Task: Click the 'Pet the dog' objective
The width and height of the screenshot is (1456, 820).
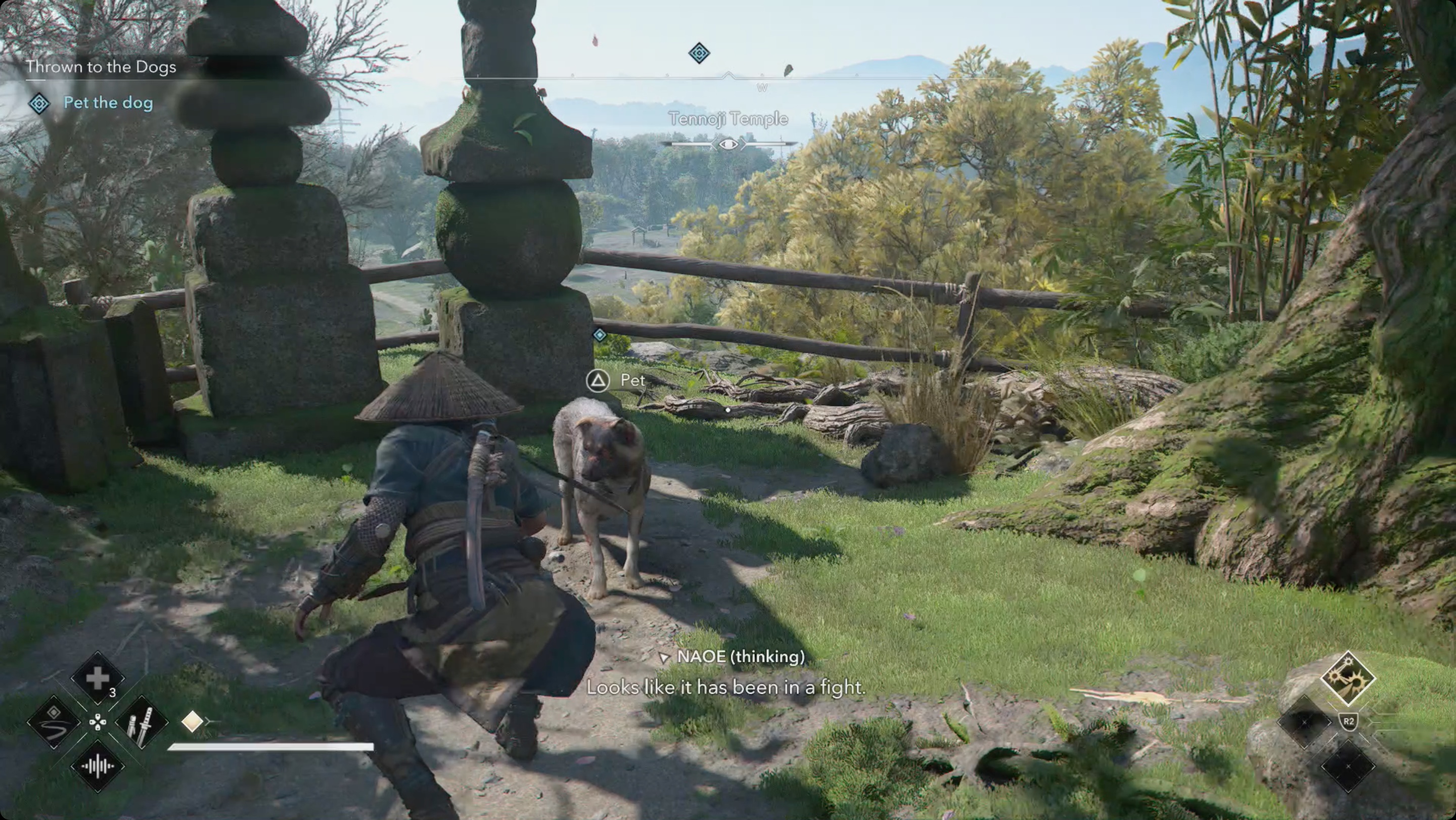Action: pos(107,103)
